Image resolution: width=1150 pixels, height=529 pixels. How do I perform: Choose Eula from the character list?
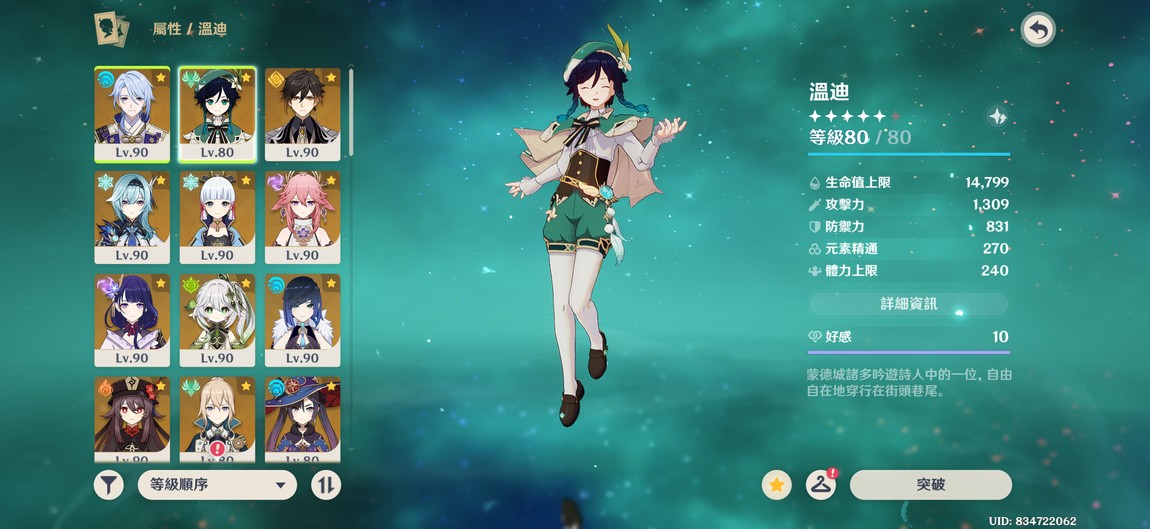point(132,216)
